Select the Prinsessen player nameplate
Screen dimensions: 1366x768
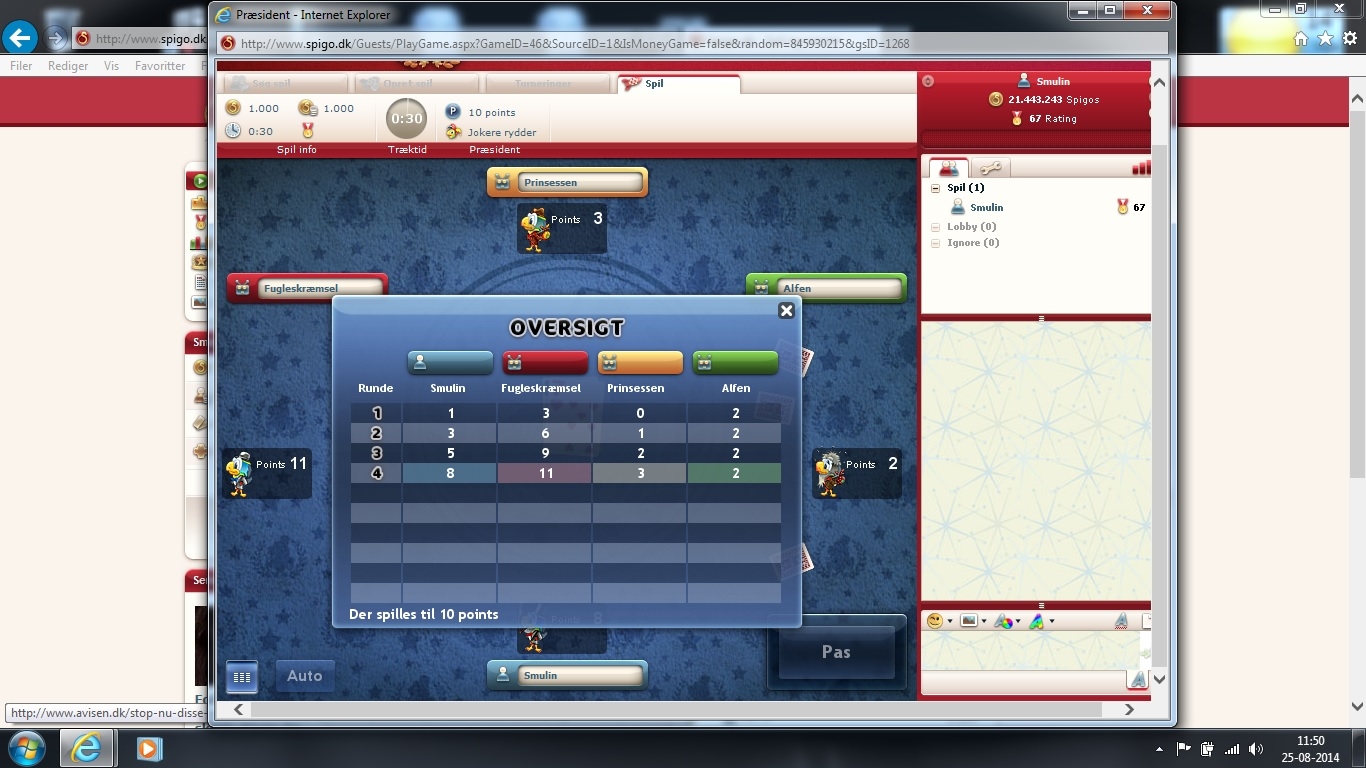click(x=567, y=182)
